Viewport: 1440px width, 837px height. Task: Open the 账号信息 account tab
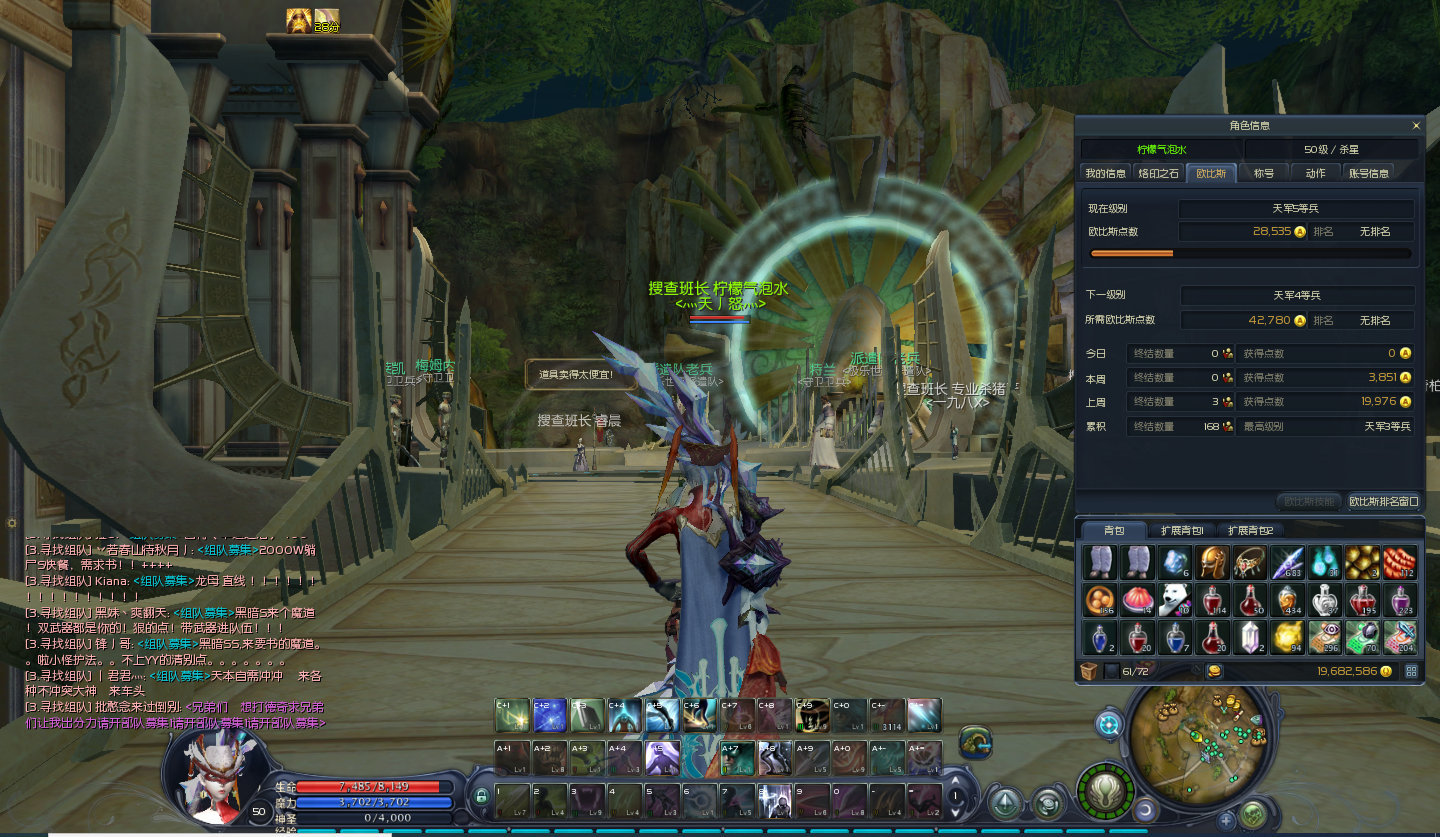[x=1369, y=173]
